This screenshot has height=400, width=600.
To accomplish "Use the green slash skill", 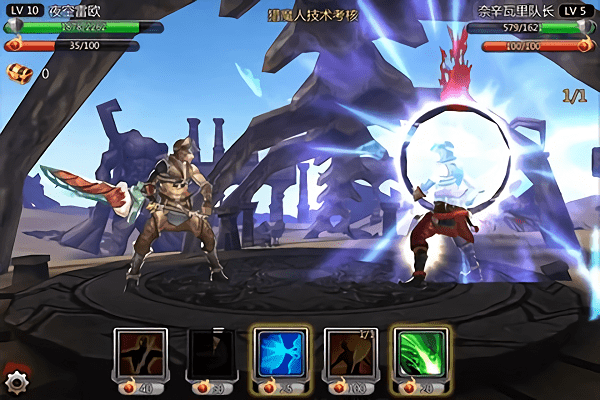I will [x=418, y=353].
